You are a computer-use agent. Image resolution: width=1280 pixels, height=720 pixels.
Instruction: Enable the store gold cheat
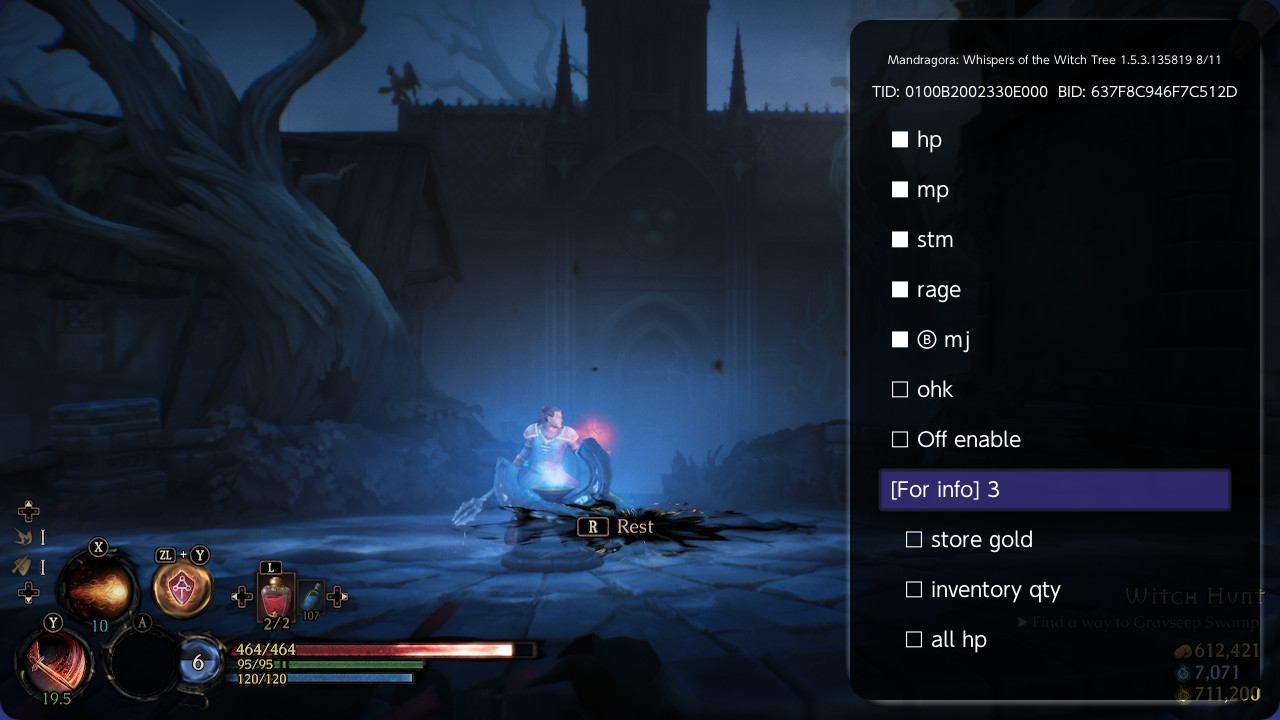pyautogui.click(x=914, y=540)
